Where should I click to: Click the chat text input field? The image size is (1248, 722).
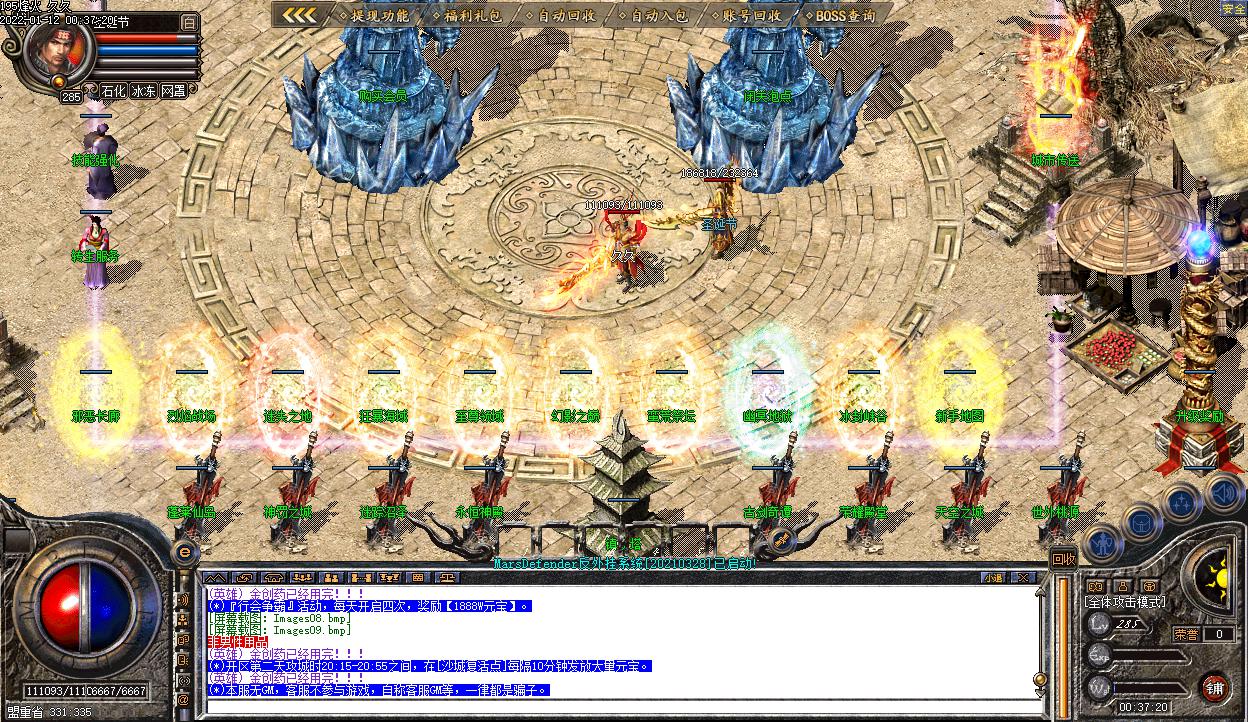[620, 706]
